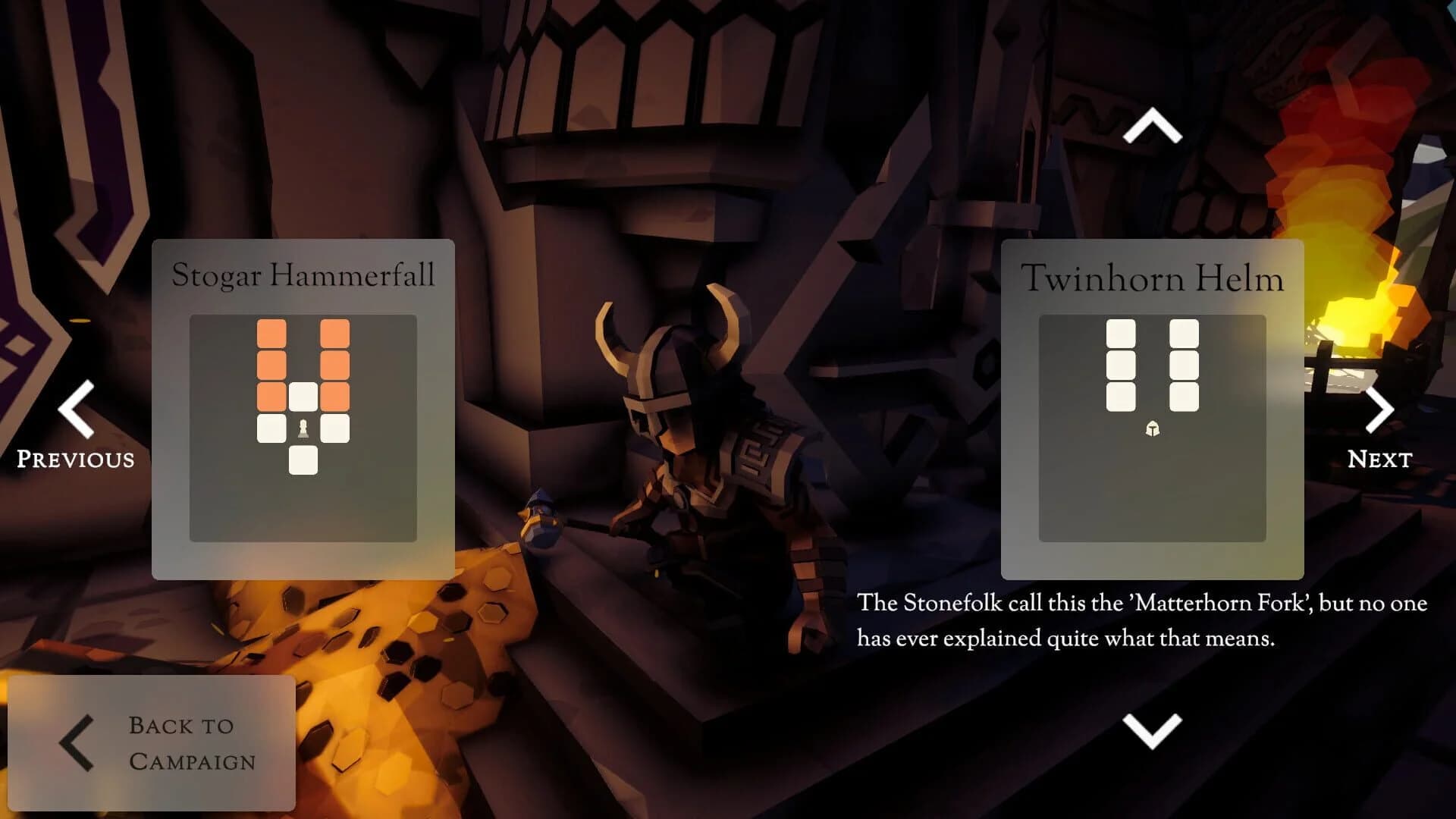Image resolution: width=1456 pixels, height=819 pixels.
Task: Click the Twinhorn Helm title
Action: [1153, 278]
